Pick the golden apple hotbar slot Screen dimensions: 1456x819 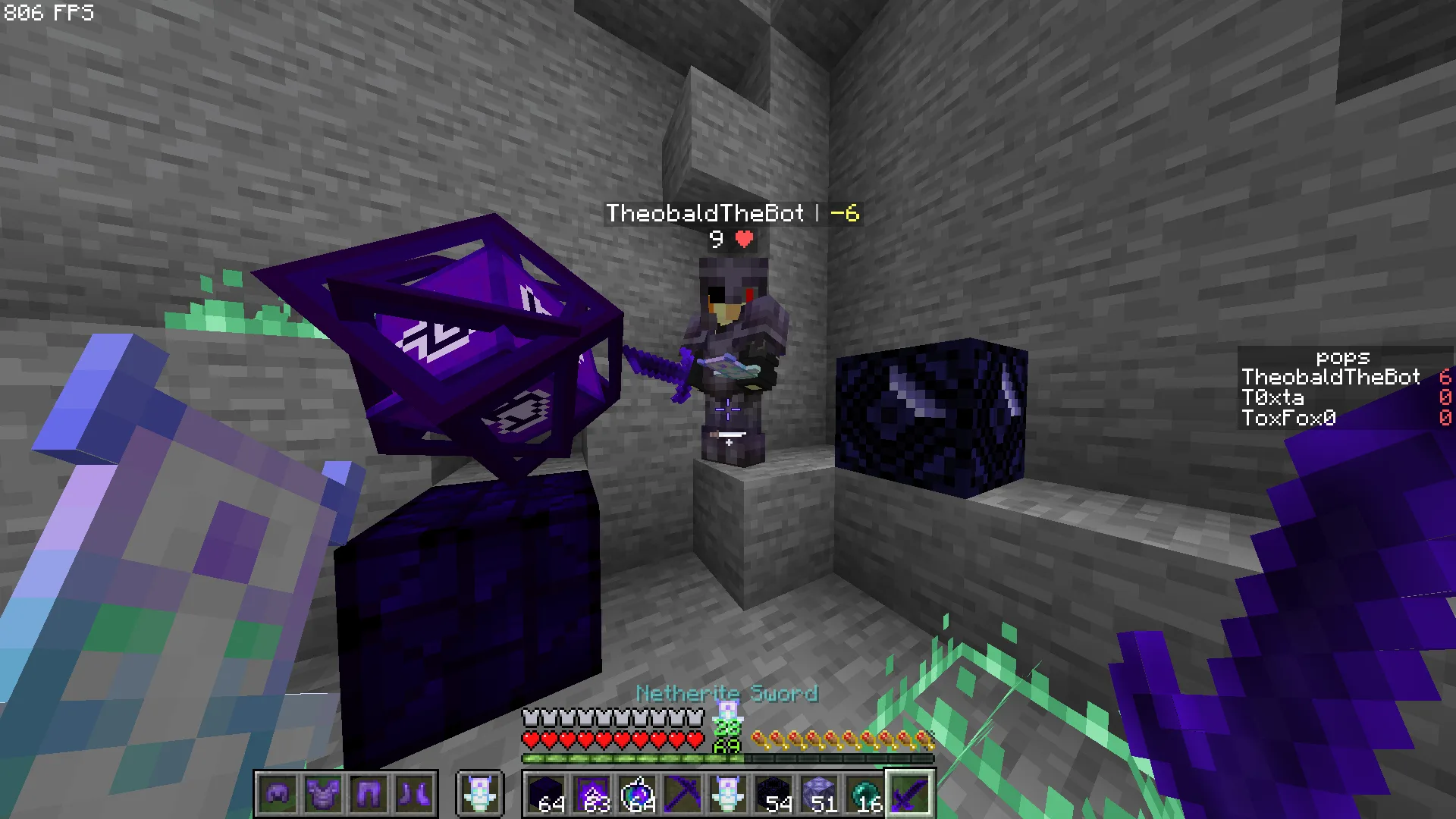(x=637, y=794)
